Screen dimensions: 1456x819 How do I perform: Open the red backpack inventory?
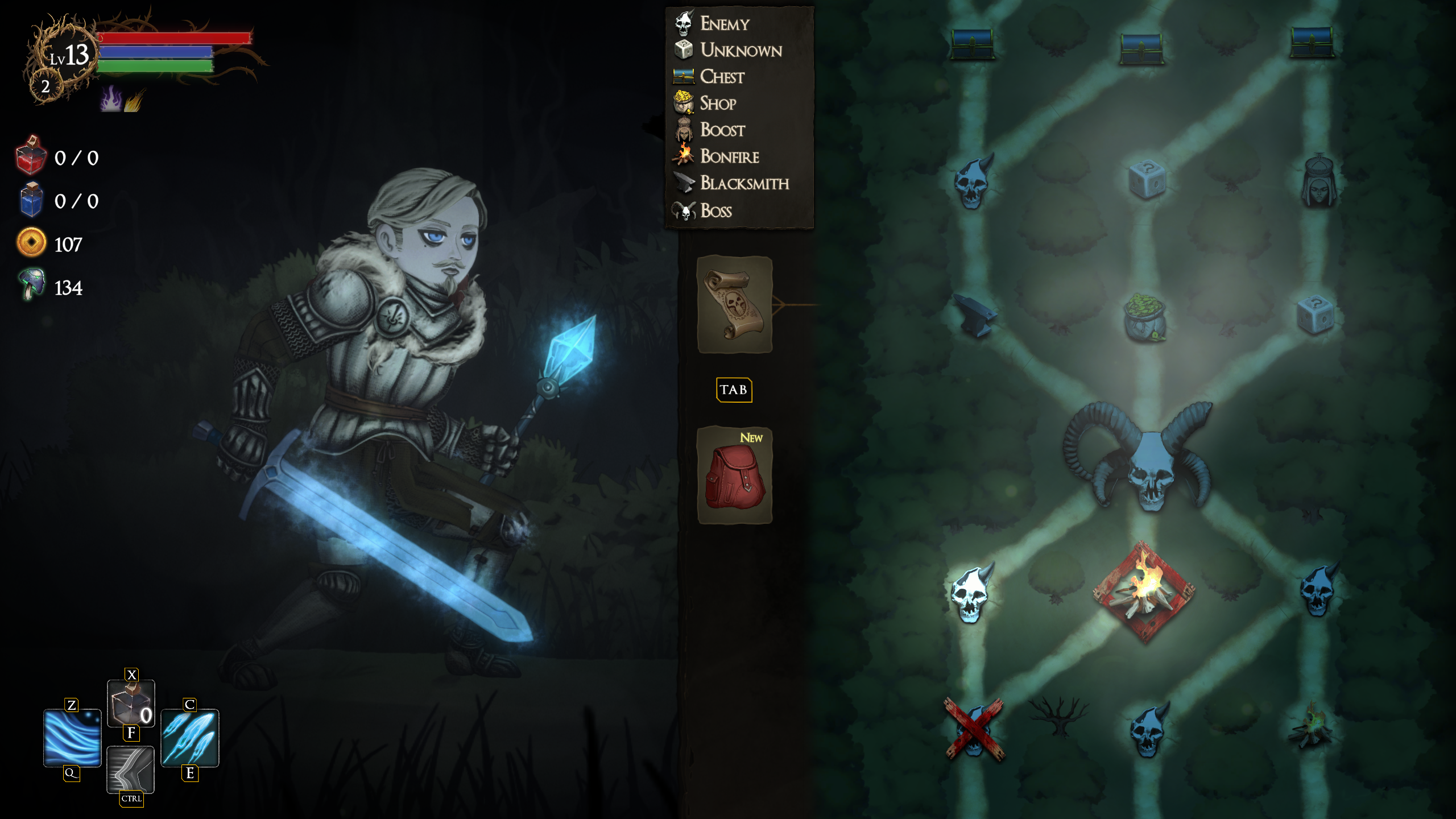(x=734, y=475)
